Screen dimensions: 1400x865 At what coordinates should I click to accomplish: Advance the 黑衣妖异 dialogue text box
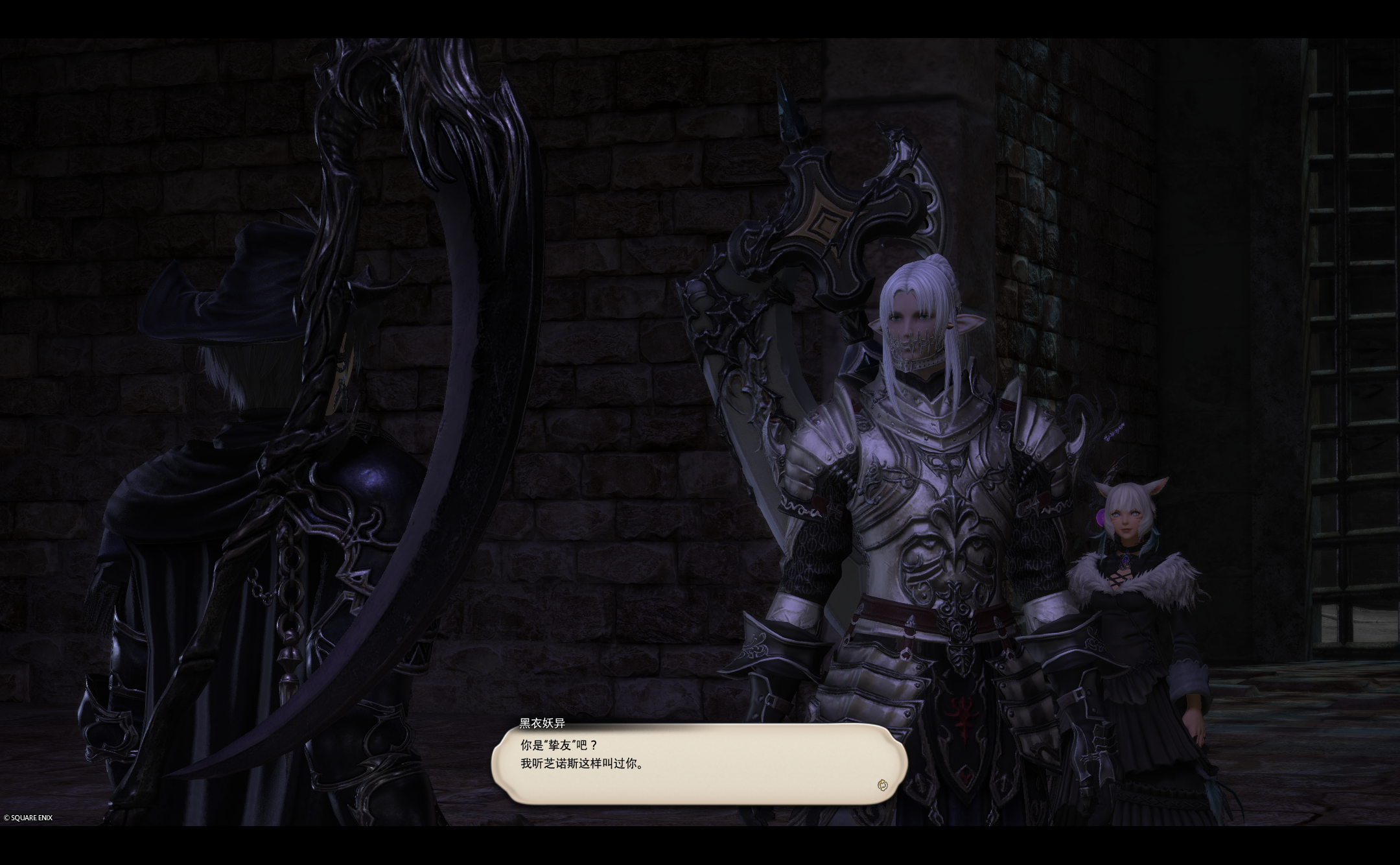pyautogui.click(x=699, y=763)
